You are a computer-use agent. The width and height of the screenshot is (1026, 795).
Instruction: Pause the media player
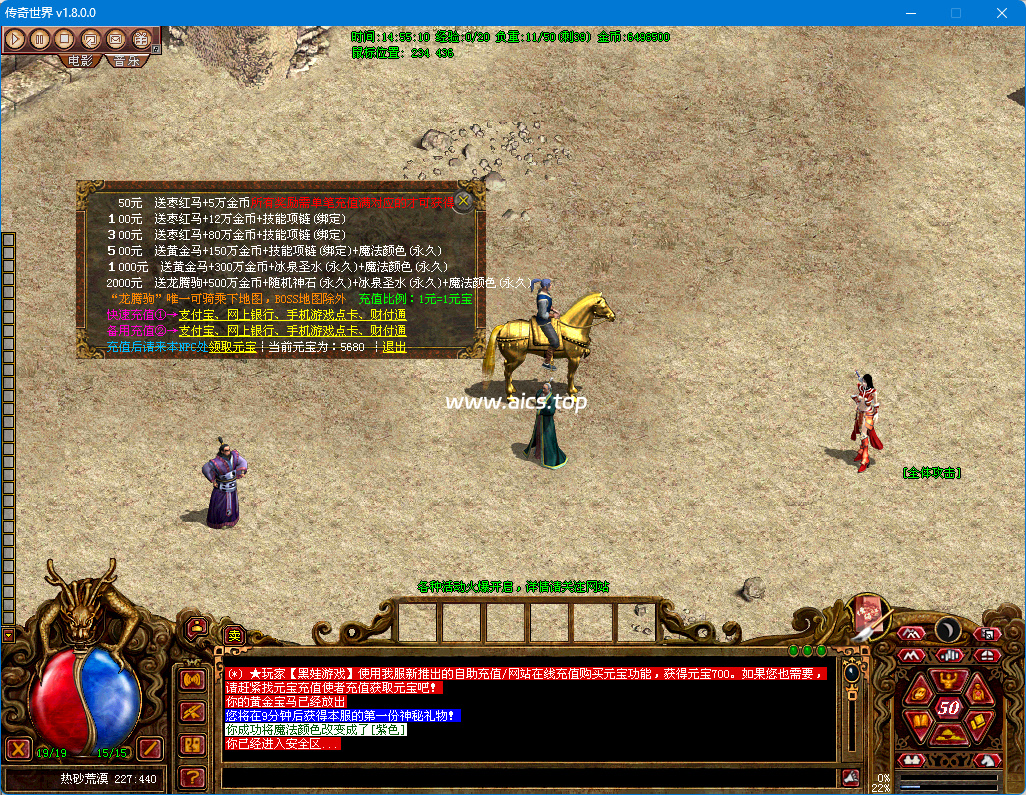click(x=40, y=39)
